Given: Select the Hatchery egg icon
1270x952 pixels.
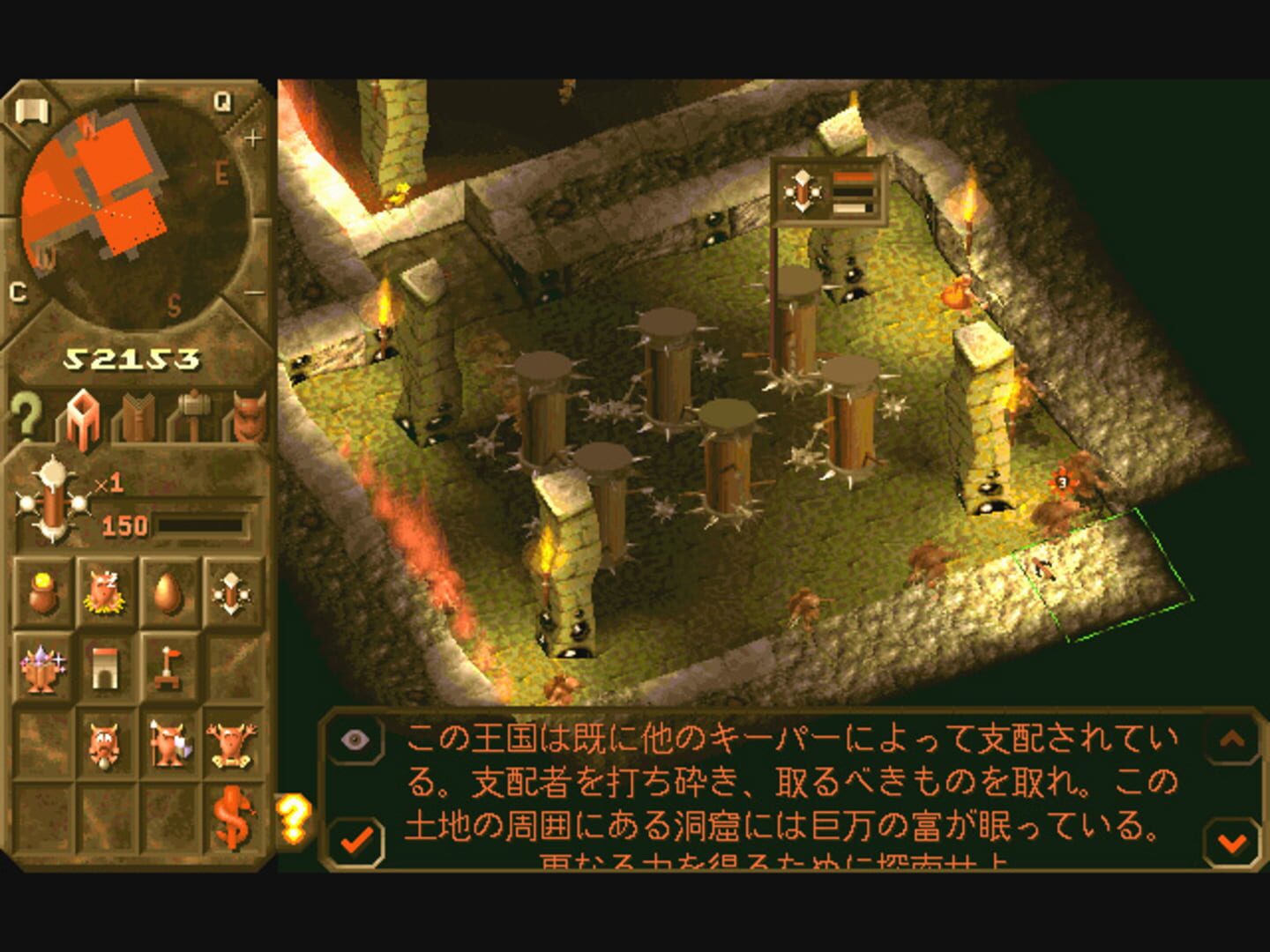Looking at the screenshot, I should 171,591.
